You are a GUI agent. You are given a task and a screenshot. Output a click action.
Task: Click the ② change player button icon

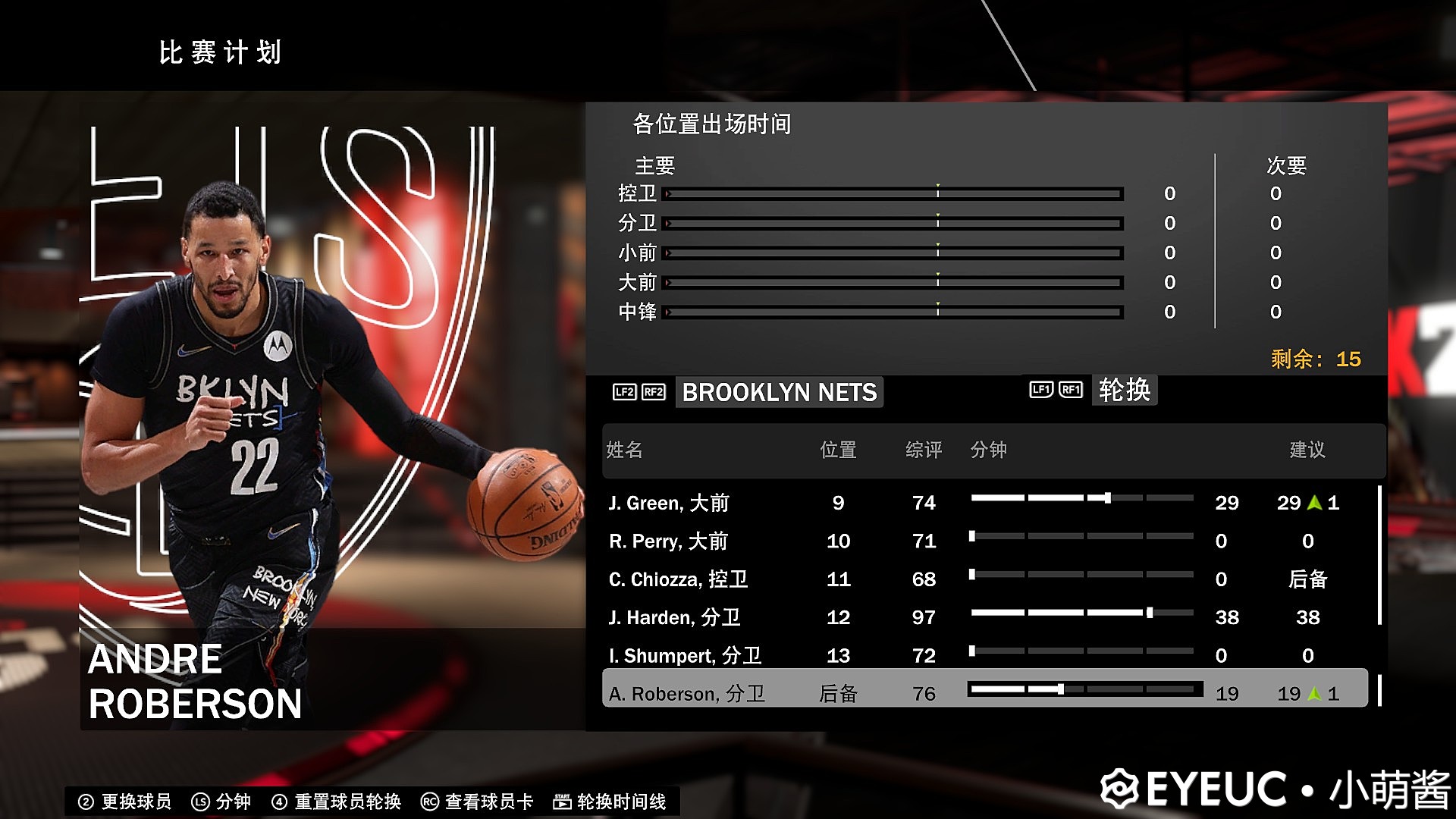(86, 800)
